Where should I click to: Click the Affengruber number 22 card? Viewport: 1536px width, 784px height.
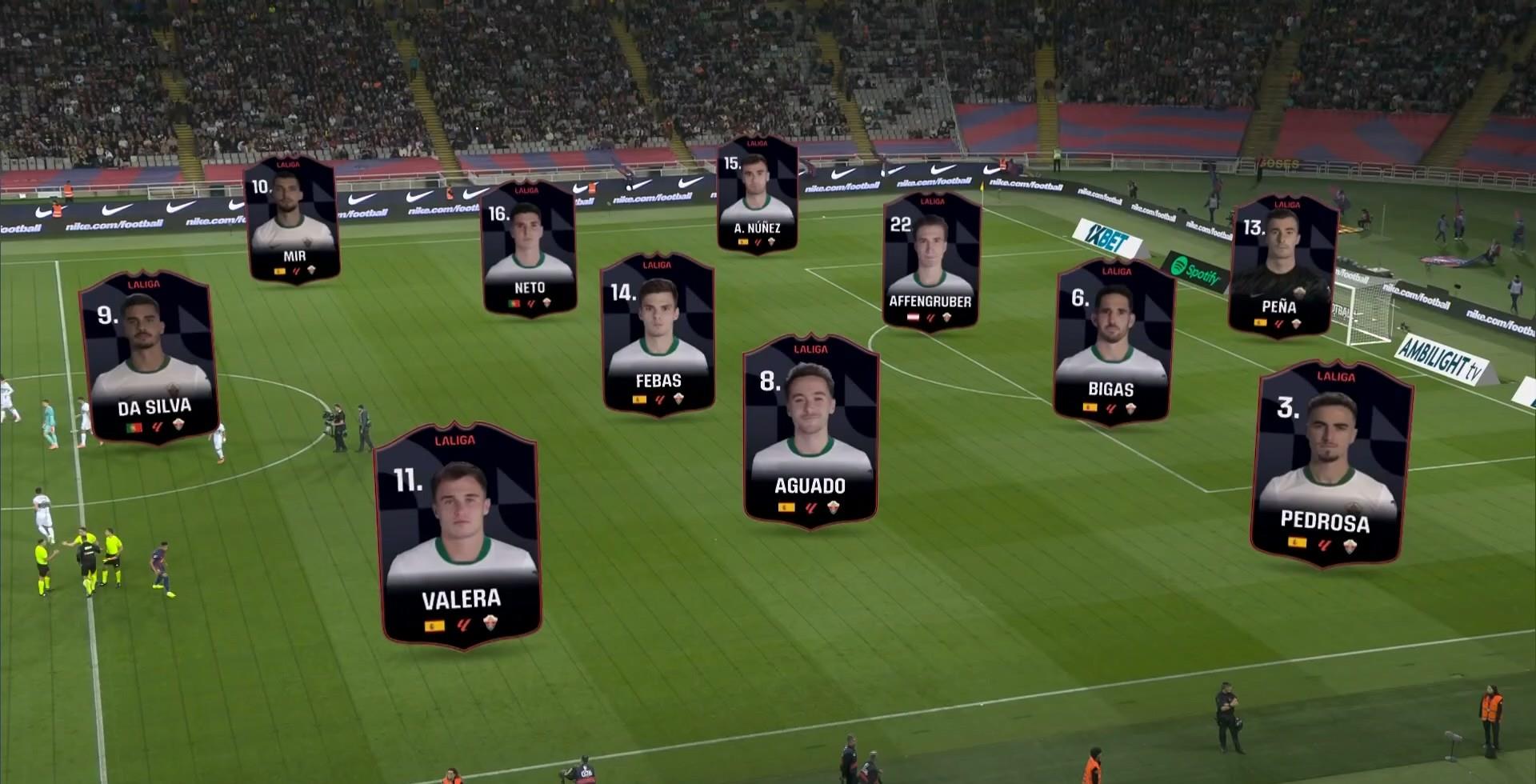[931, 262]
